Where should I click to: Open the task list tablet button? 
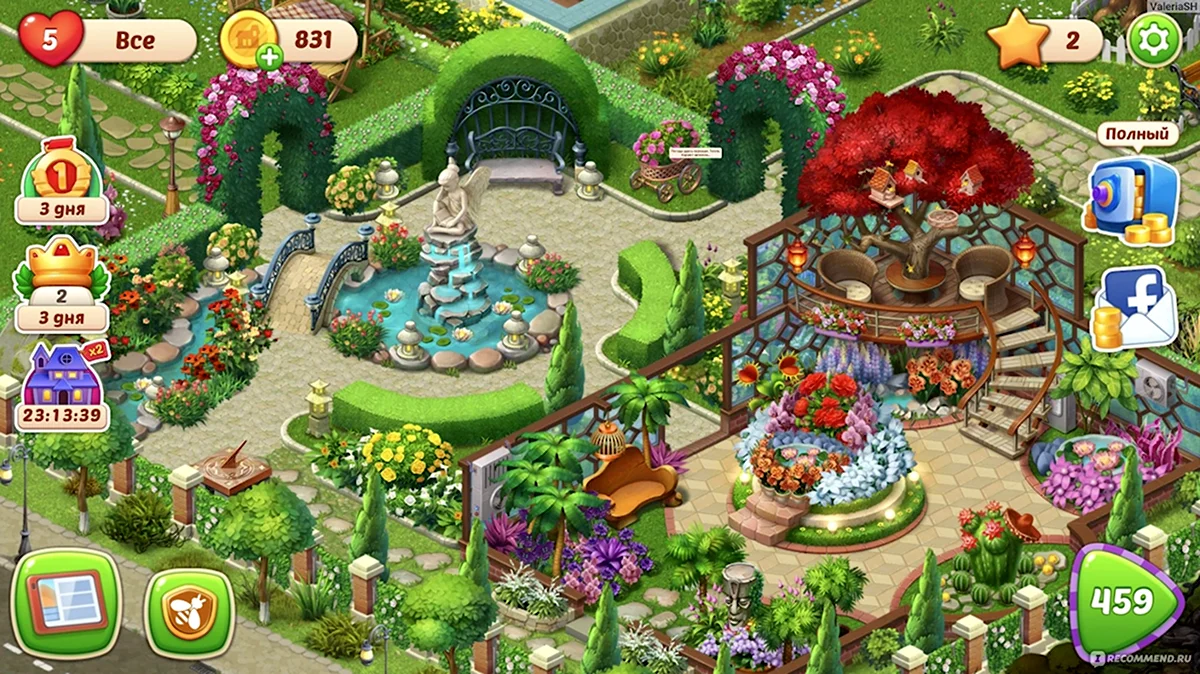(x=66, y=603)
